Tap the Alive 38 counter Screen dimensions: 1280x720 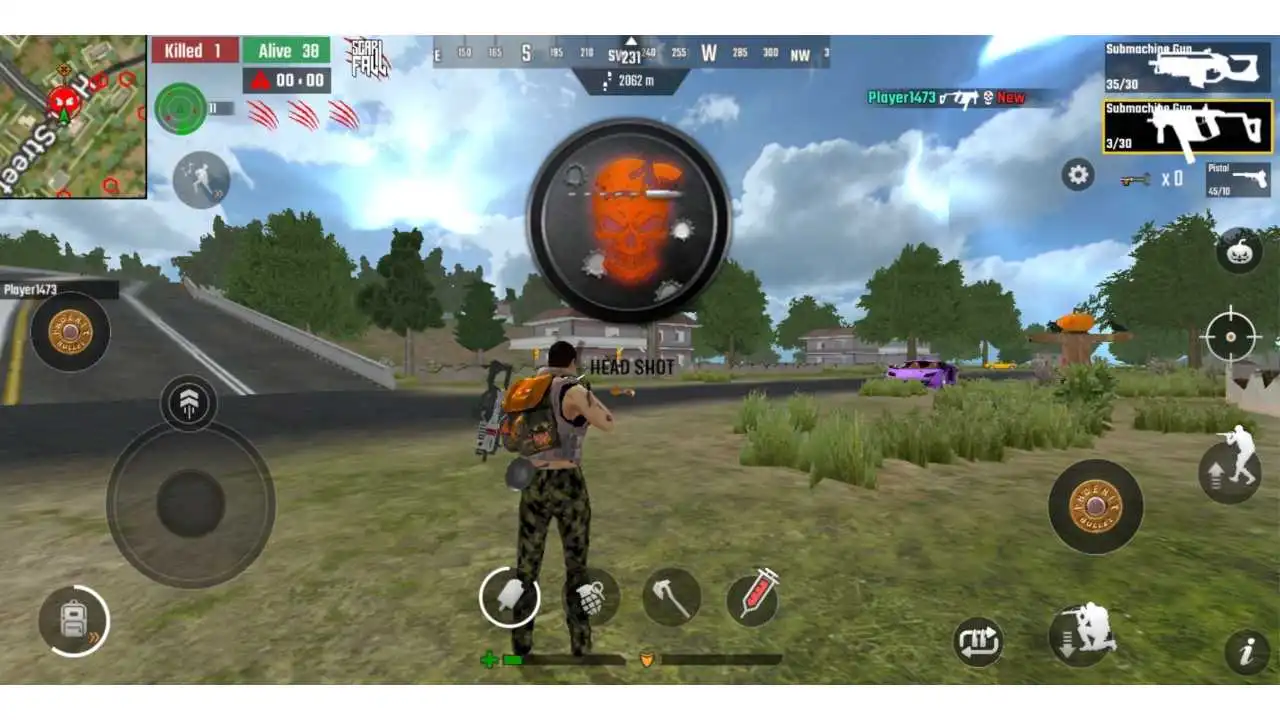[288, 50]
